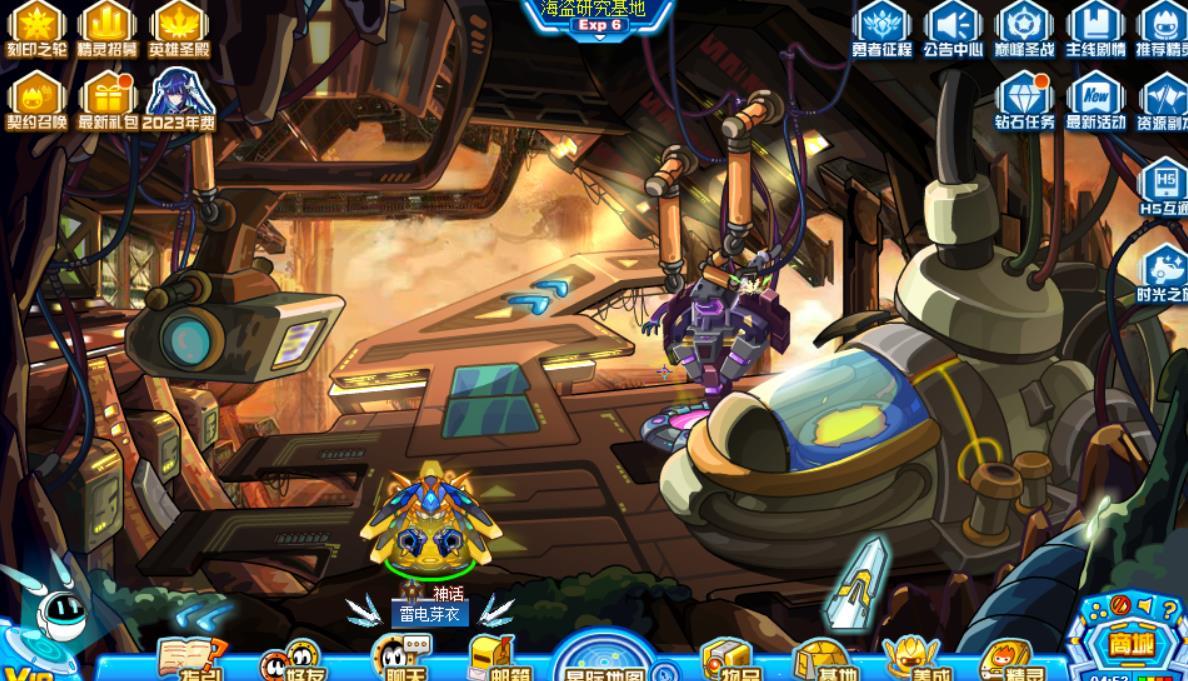The width and height of the screenshot is (1188, 681).
Task: Open 主线剧情 main story
Action: coord(1095,27)
